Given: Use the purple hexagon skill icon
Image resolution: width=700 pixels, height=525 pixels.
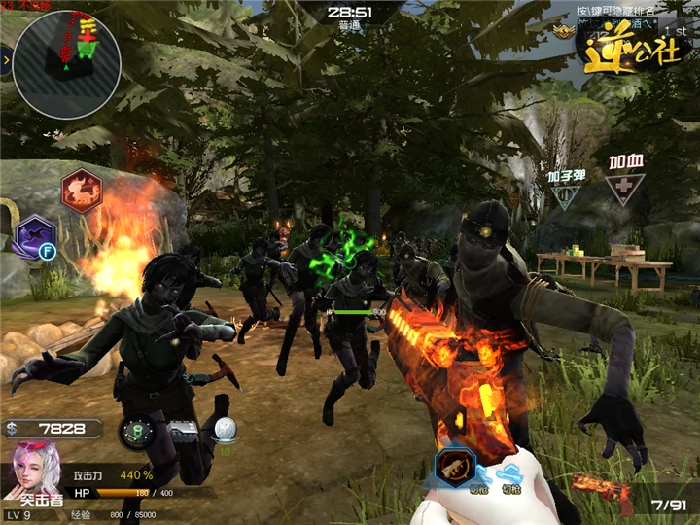Looking at the screenshot, I should pos(36,237).
